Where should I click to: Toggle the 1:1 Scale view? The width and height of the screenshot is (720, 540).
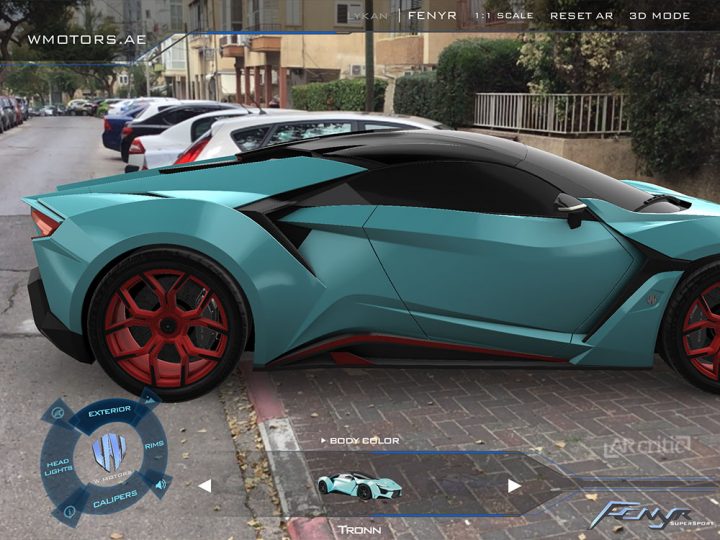[x=504, y=16]
